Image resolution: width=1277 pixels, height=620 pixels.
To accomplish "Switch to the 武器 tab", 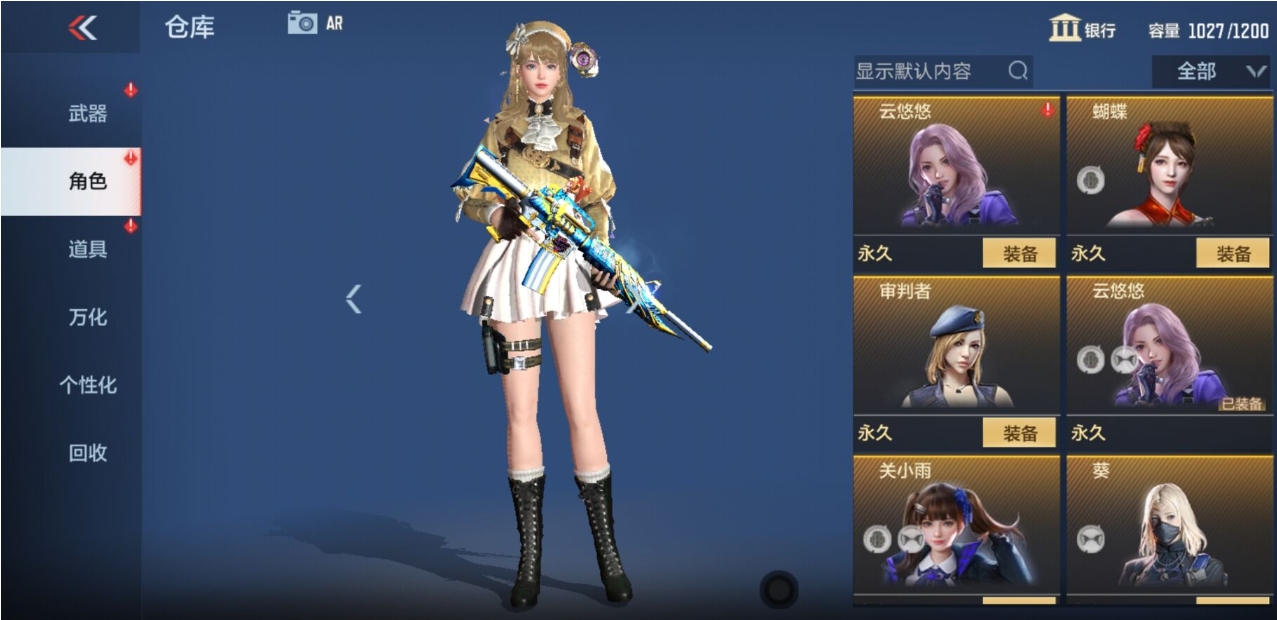I will (x=88, y=114).
